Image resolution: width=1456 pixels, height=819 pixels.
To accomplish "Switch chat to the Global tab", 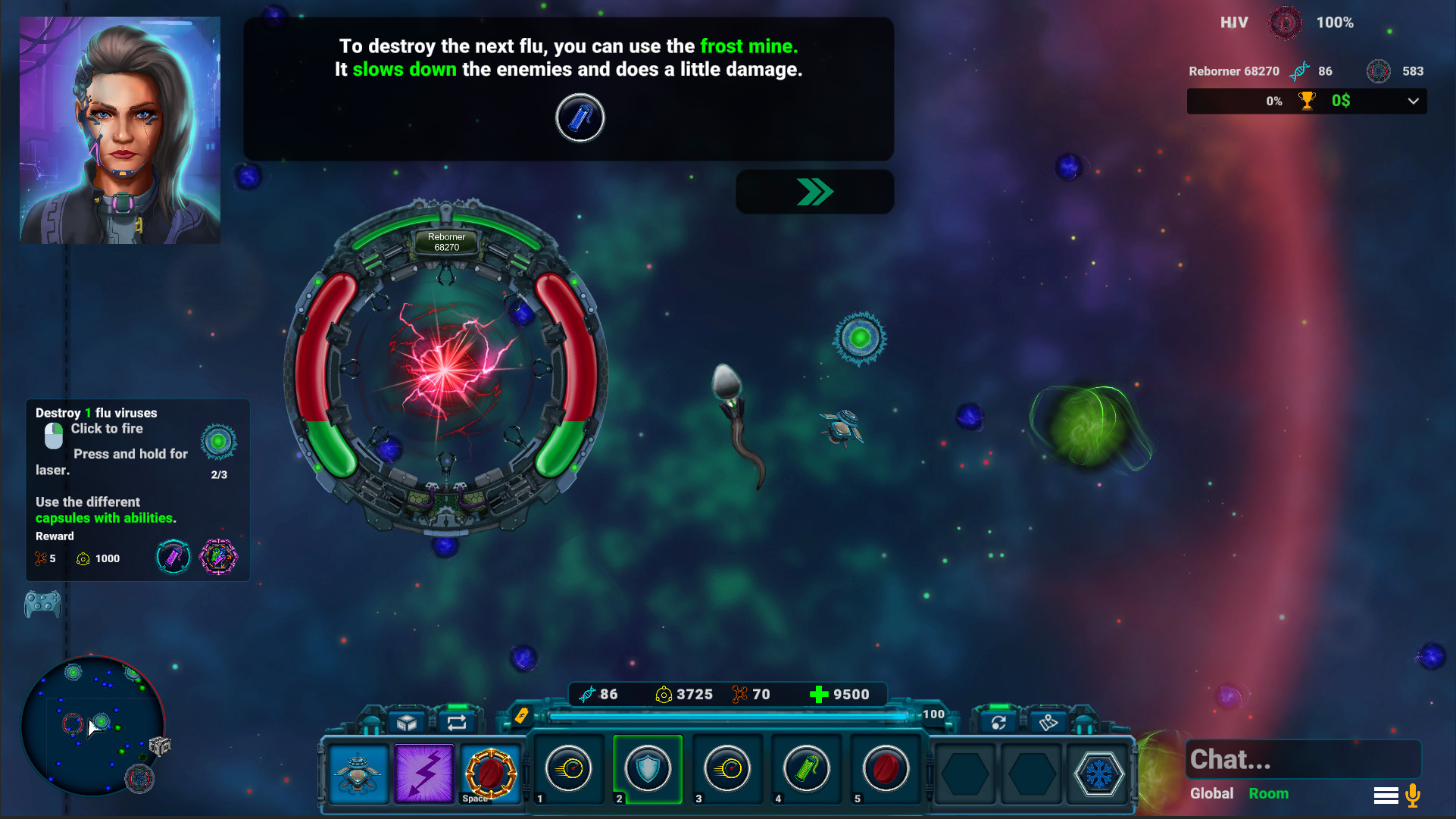I will (x=1211, y=793).
